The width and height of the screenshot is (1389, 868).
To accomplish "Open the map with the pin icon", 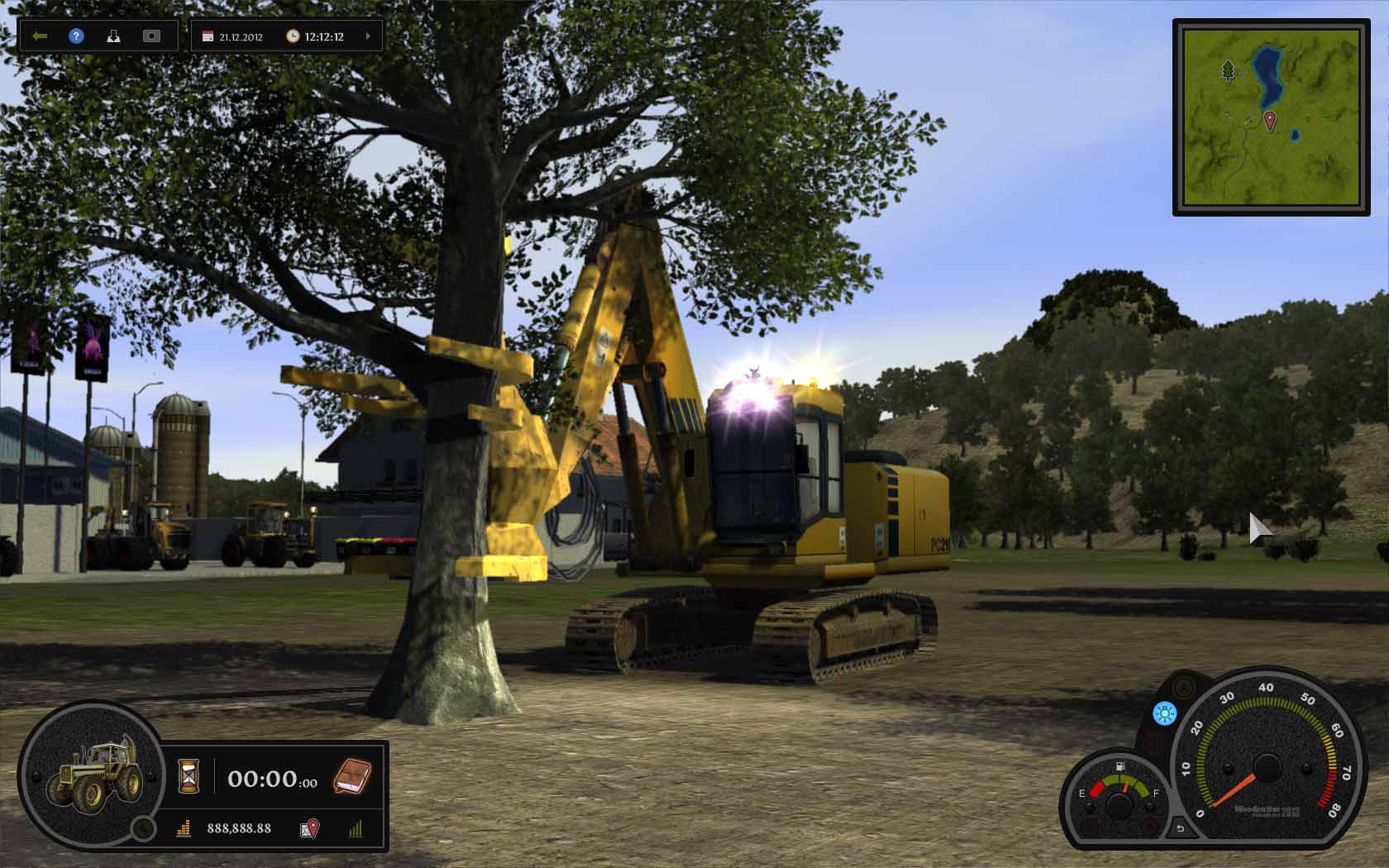I will point(309,828).
